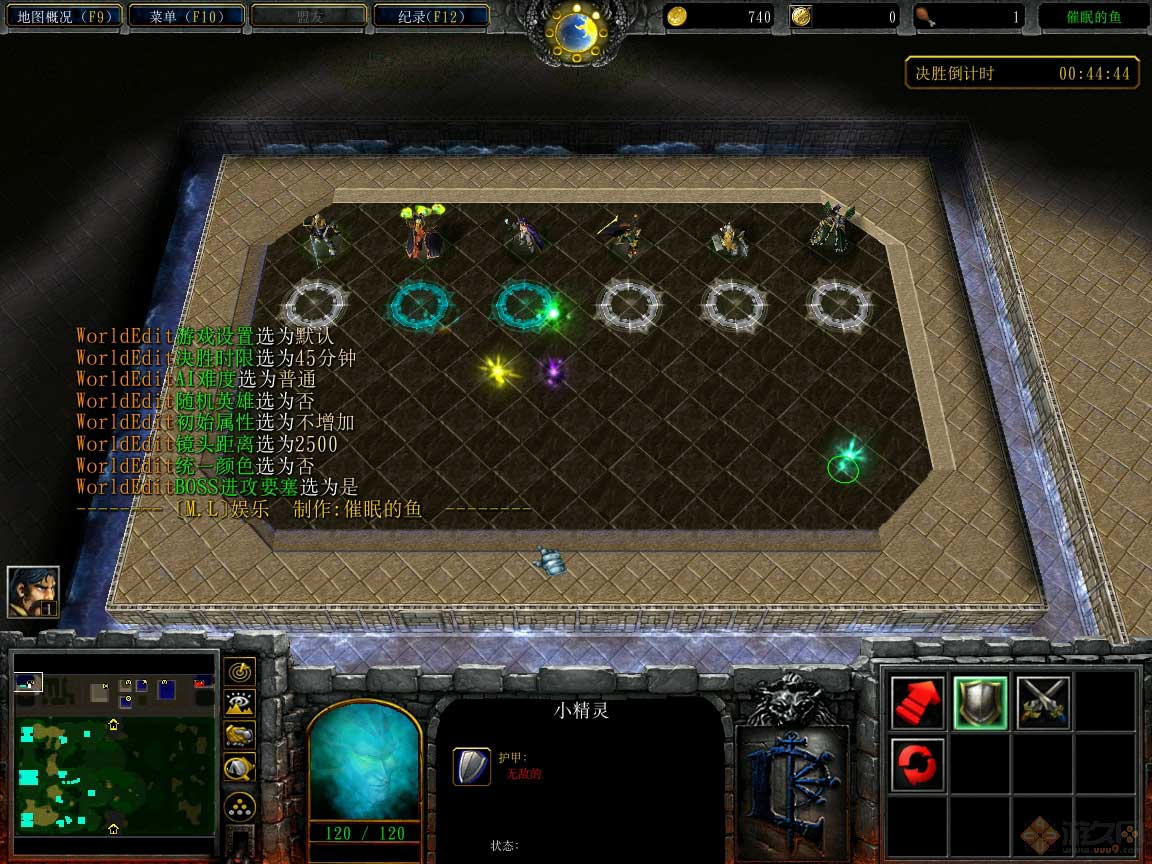Image resolution: width=1152 pixels, height=864 pixels.
Task: Activate the crossed swords attack command
Action: [1042, 701]
